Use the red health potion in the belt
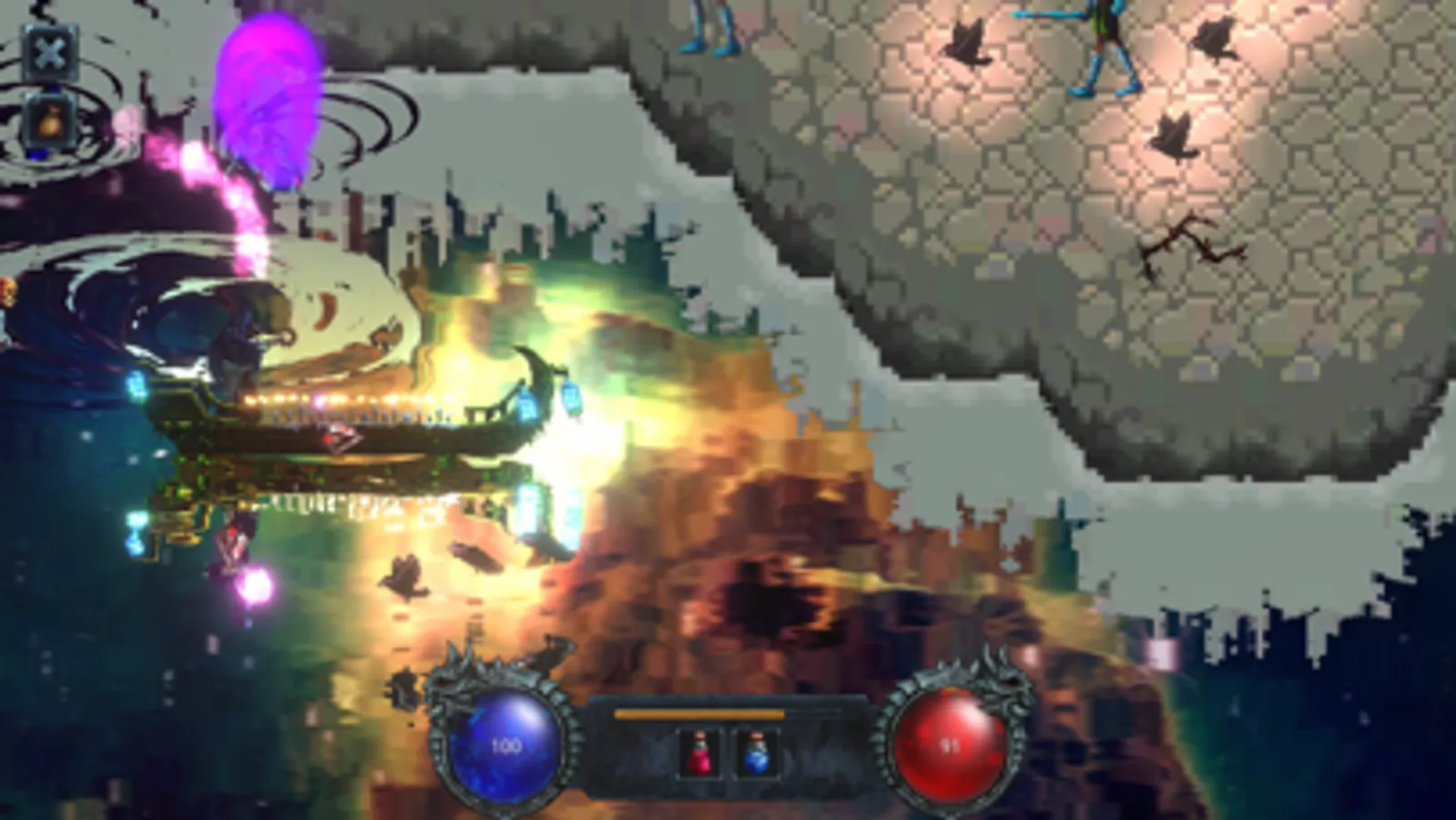1456x820 pixels. pos(699,754)
